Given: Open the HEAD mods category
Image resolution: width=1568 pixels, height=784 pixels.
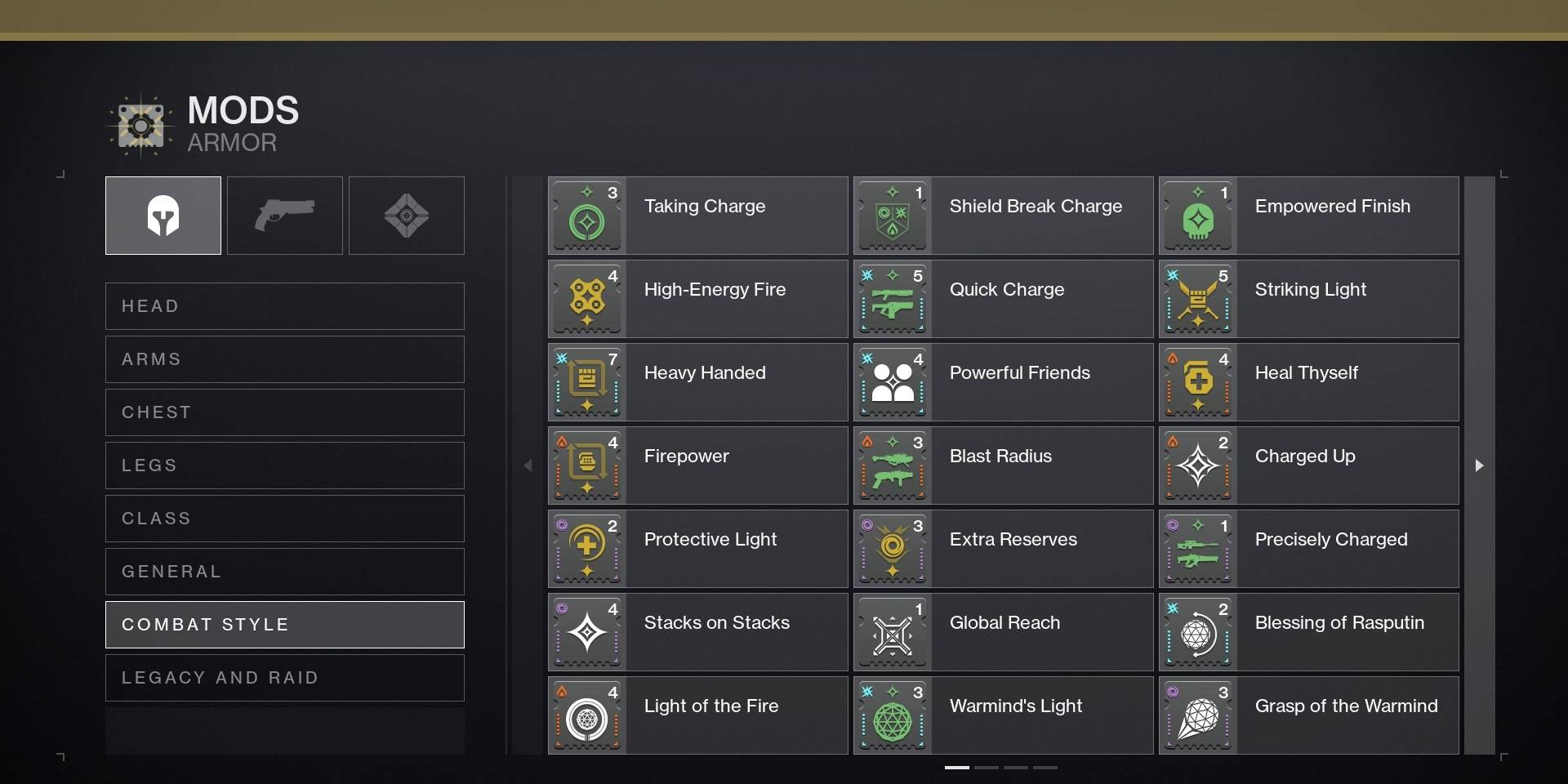Looking at the screenshot, I should (x=284, y=306).
